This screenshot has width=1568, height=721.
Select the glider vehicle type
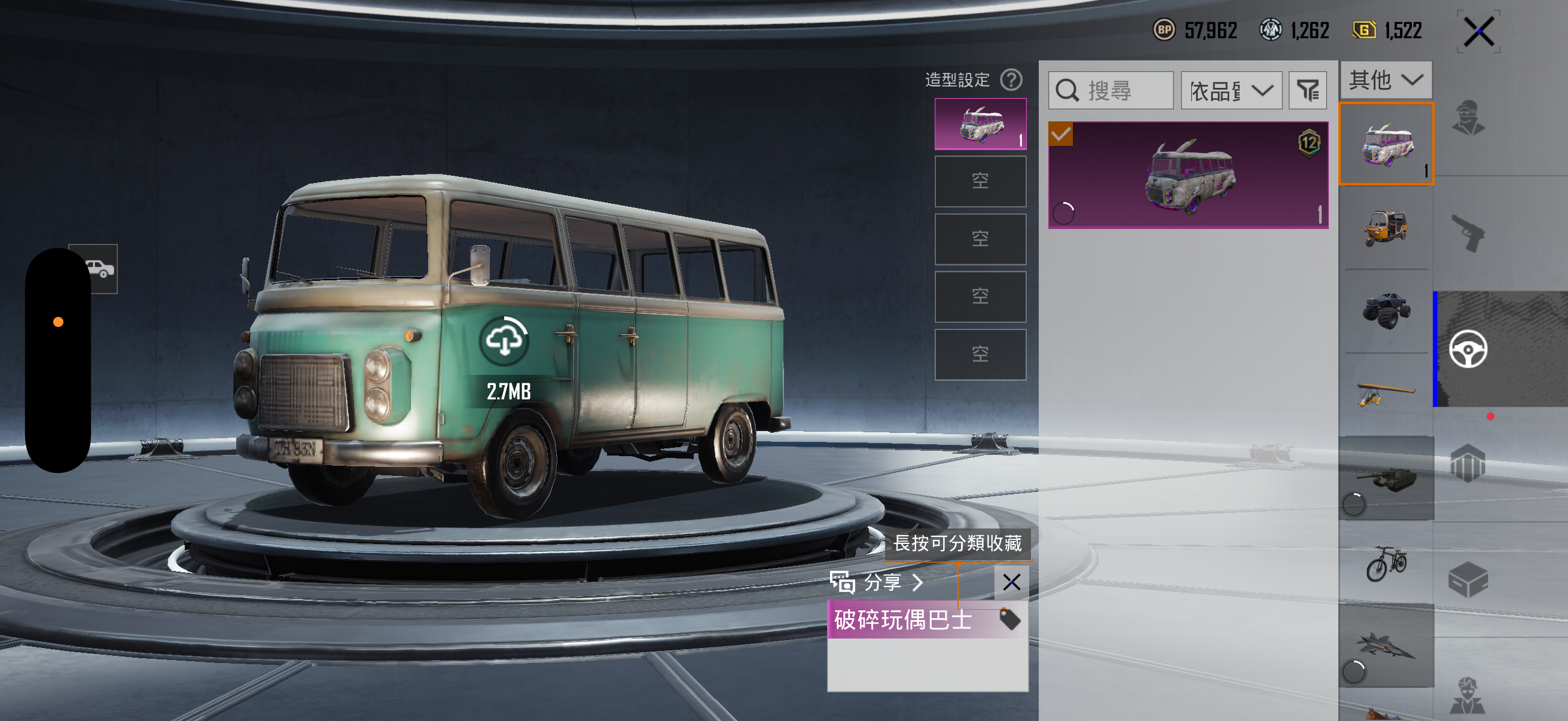coord(1386,393)
